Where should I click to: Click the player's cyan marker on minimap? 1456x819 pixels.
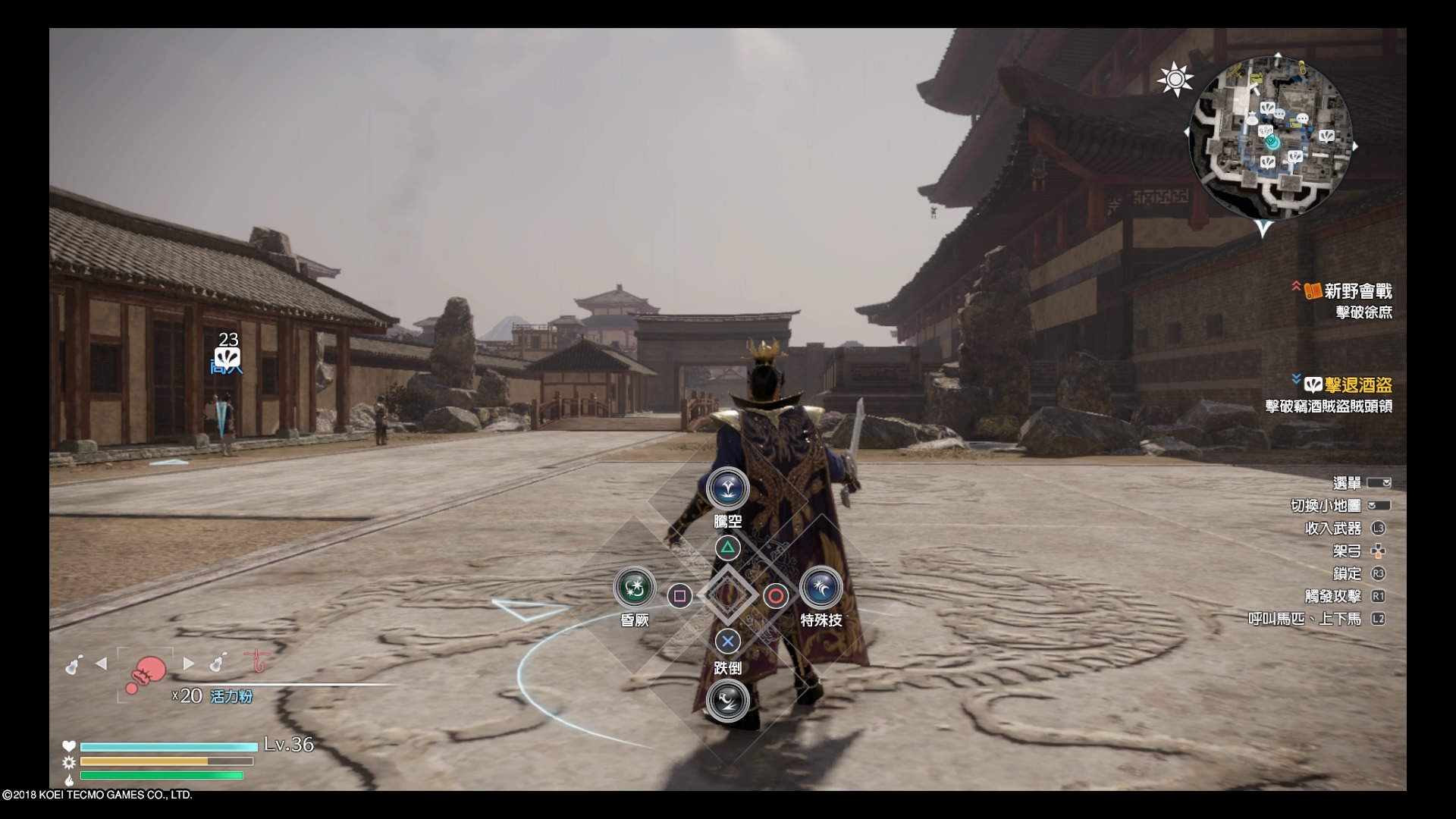click(x=1272, y=142)
